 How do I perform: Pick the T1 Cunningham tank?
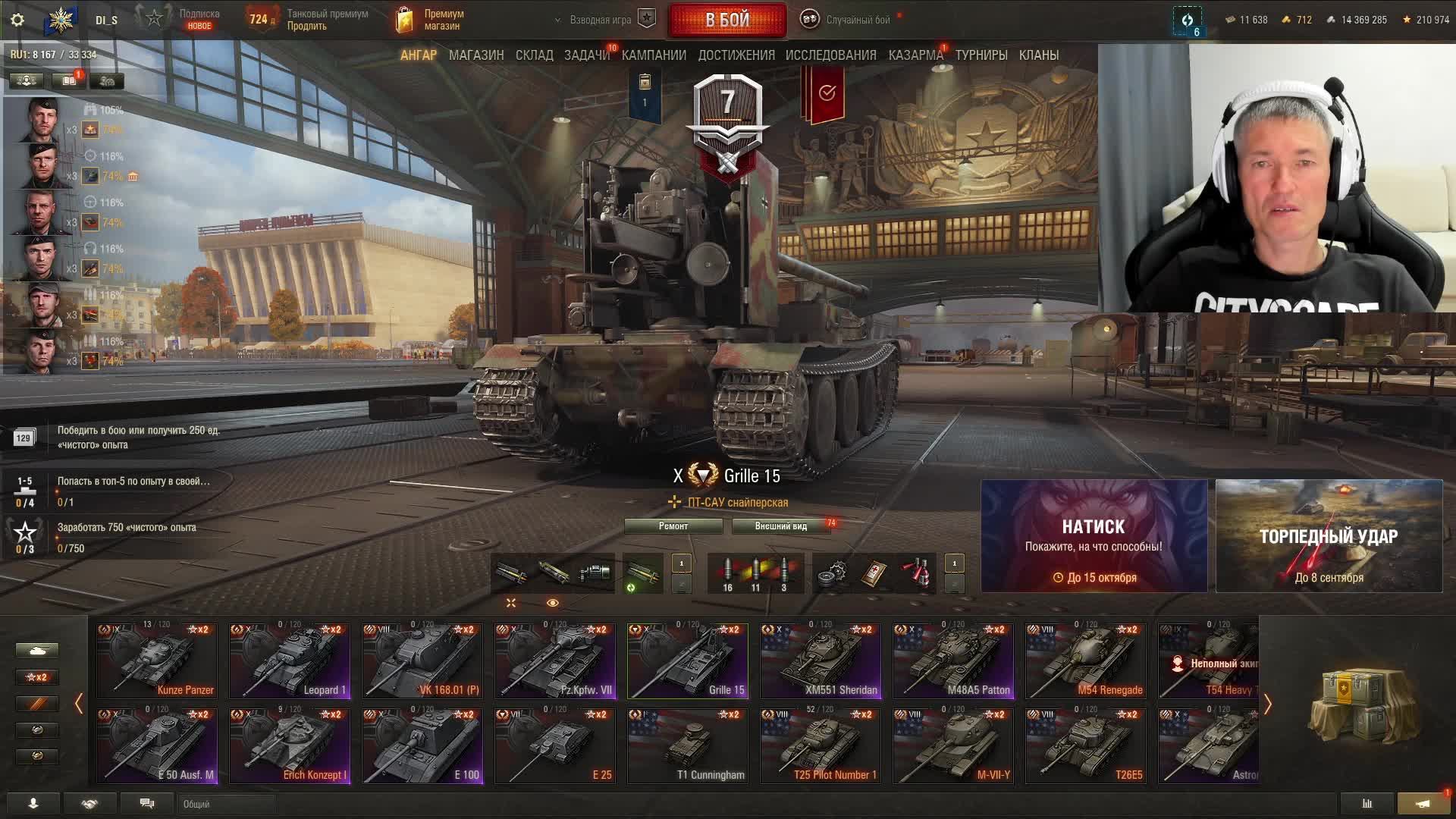pos(688,745)
